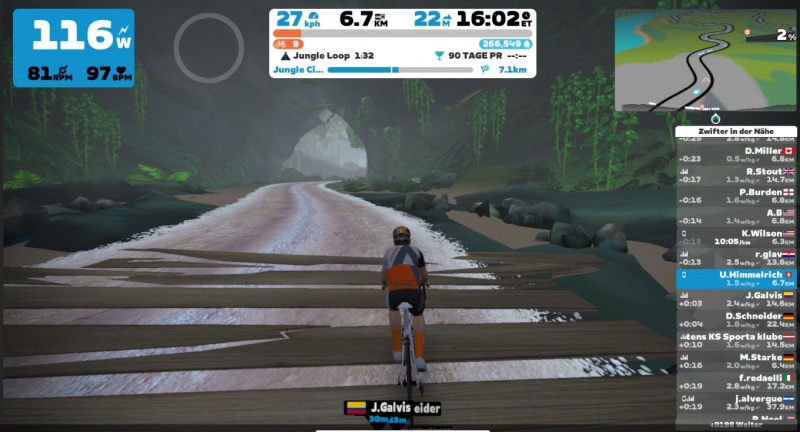Select D.Miller in the nearby riders list
Viewport: 800px width, 432px height.
click(736, 154)
